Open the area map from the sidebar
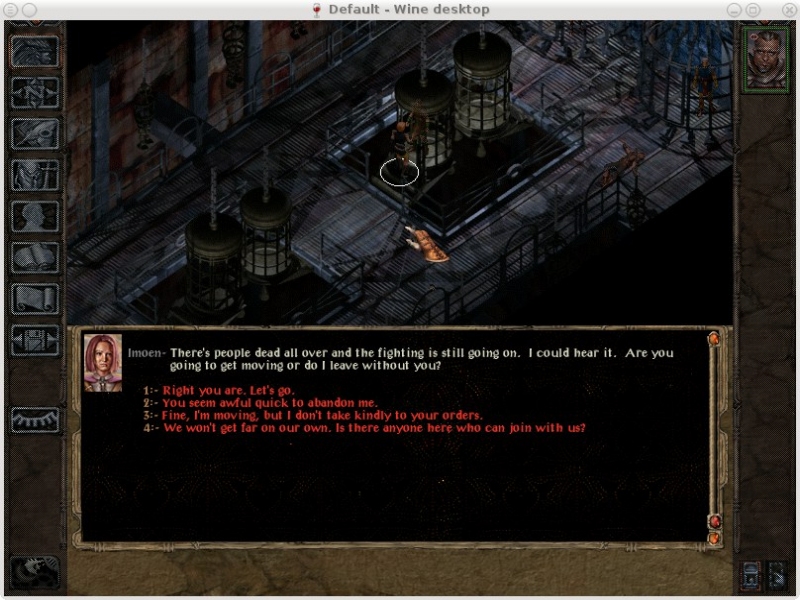Viewport: 800px width, 600px height. pos(35,93)
